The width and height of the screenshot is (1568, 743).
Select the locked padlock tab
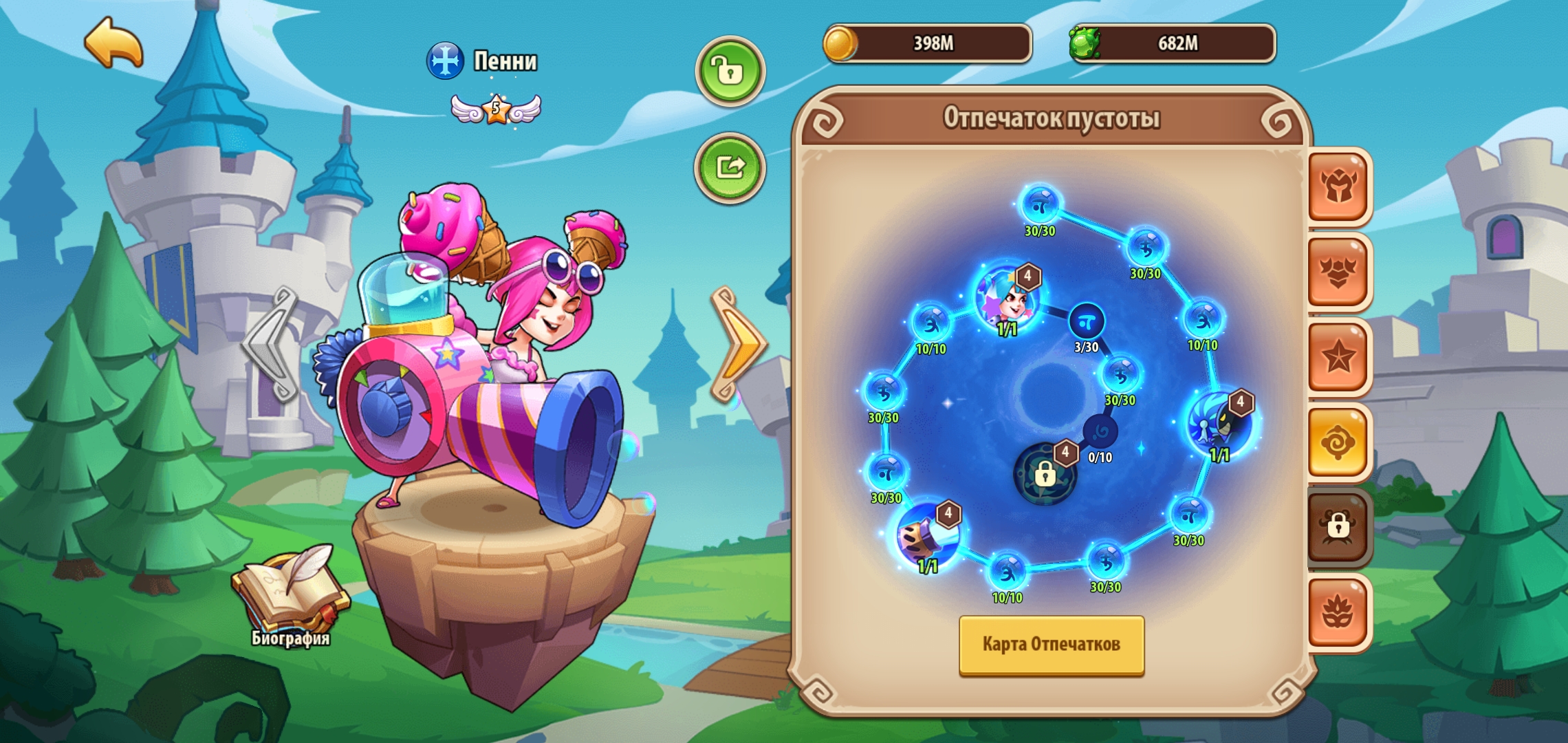(1338, 527)
